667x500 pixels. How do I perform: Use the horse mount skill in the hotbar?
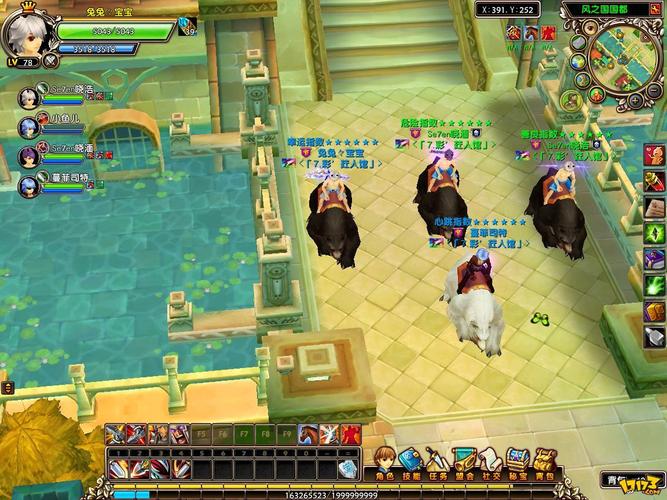[308, 433]
